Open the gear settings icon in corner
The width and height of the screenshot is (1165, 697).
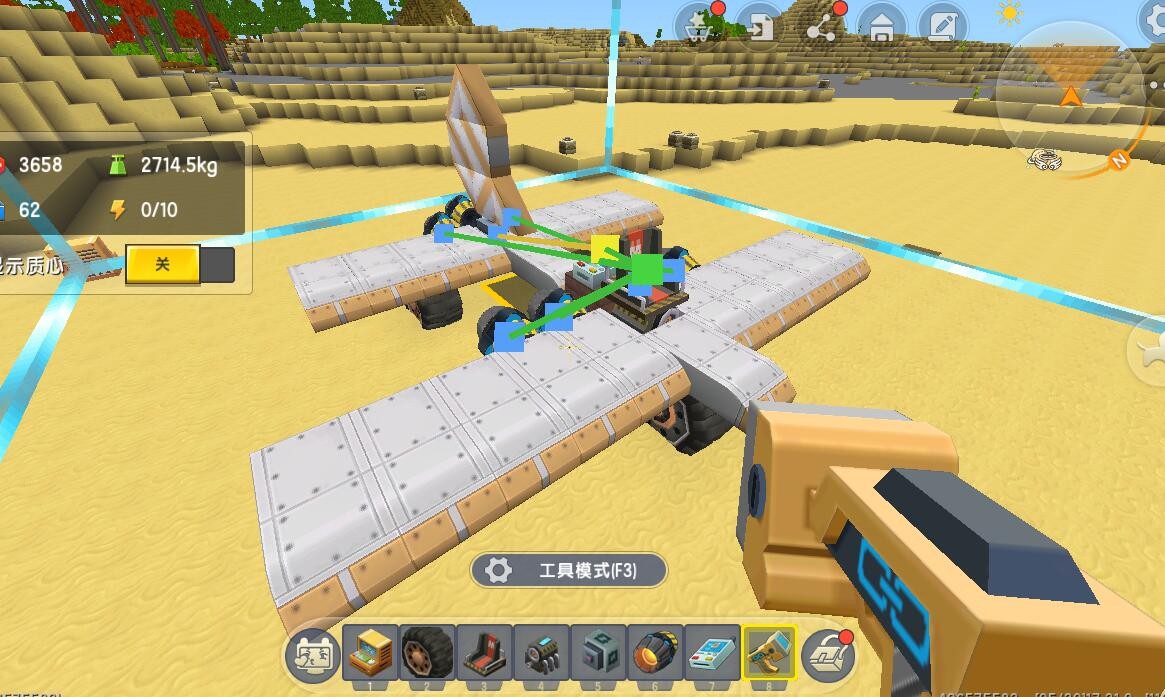click(1156, 20)
